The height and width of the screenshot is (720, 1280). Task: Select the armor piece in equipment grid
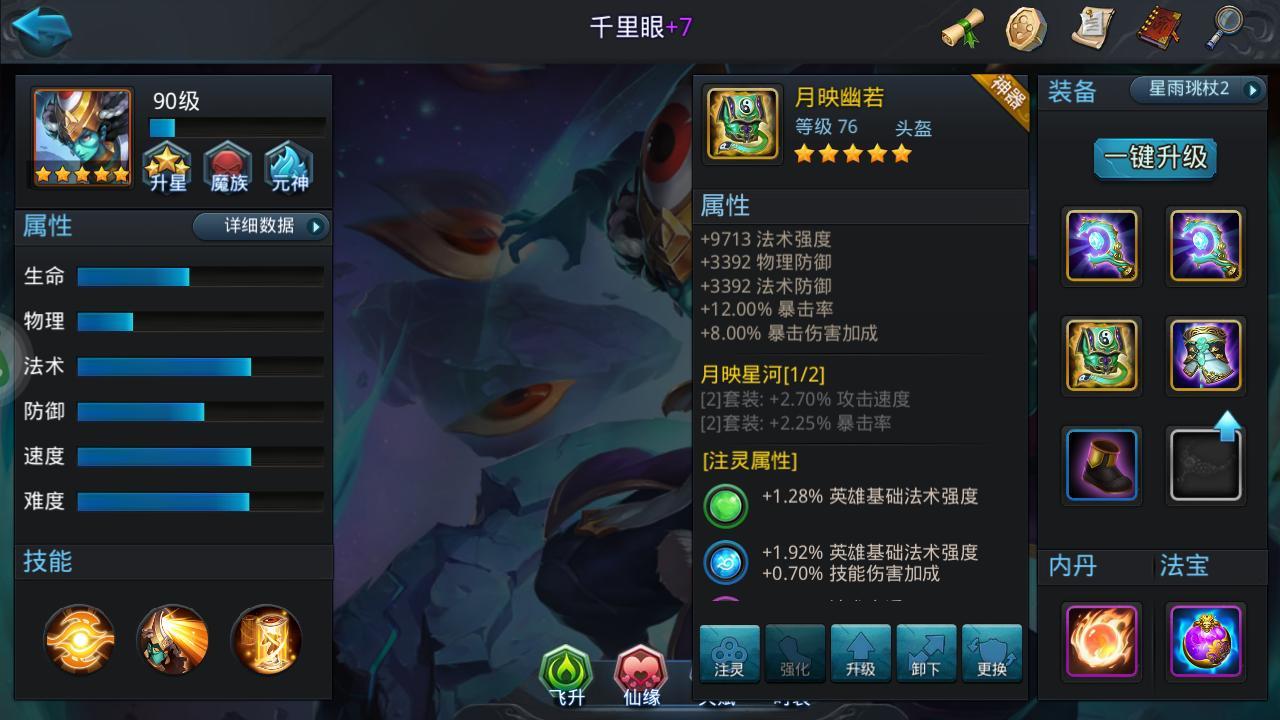pyautogui.click(x=1205, y=355)
